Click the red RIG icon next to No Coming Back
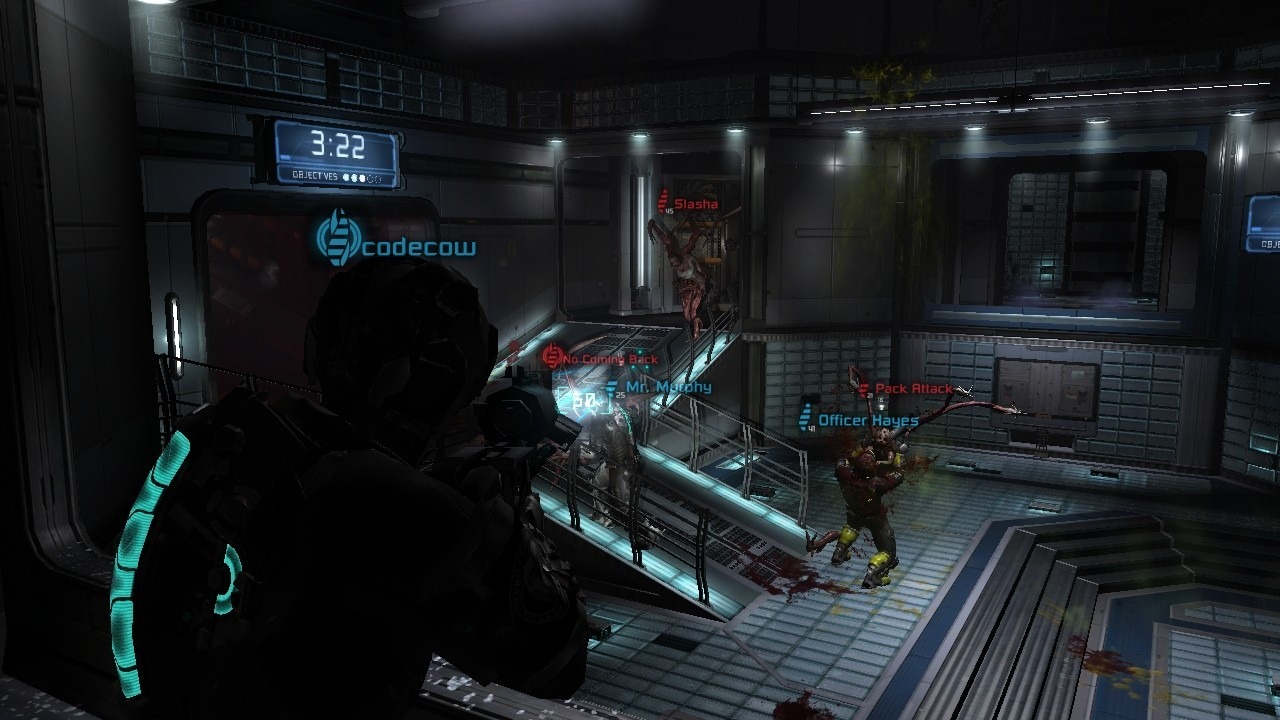 pos(552,356)
